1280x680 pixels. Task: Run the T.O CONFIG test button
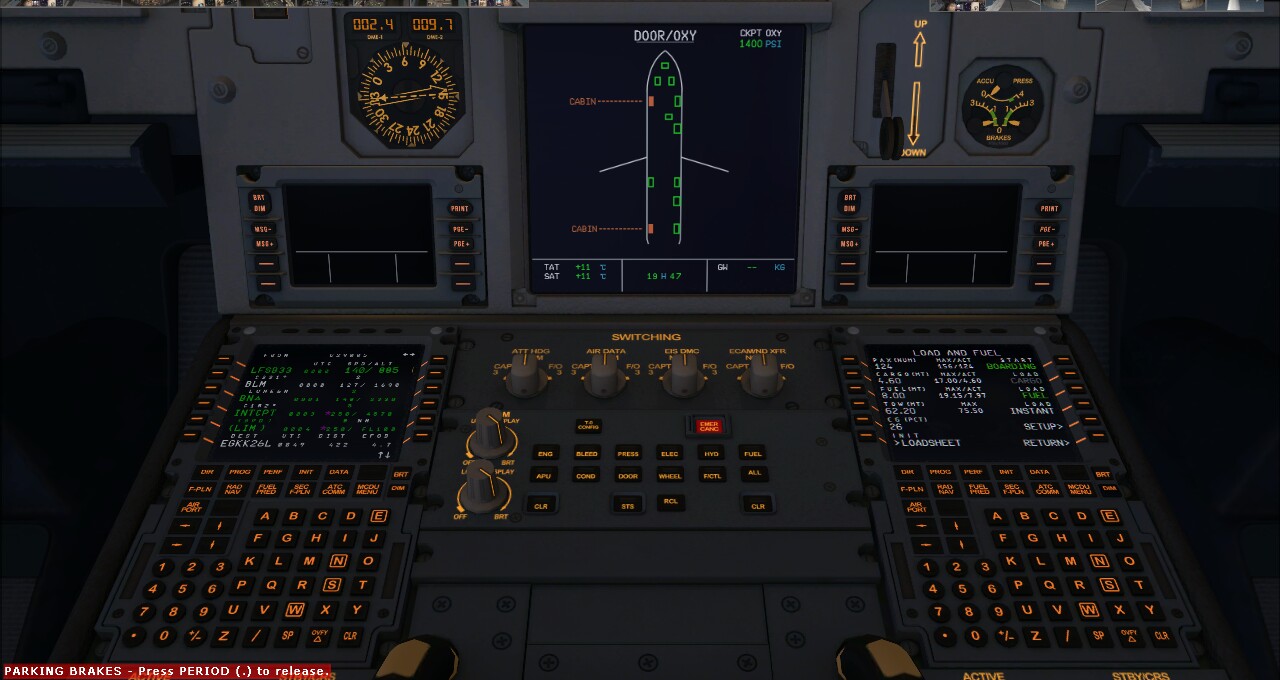click(588, 426)
